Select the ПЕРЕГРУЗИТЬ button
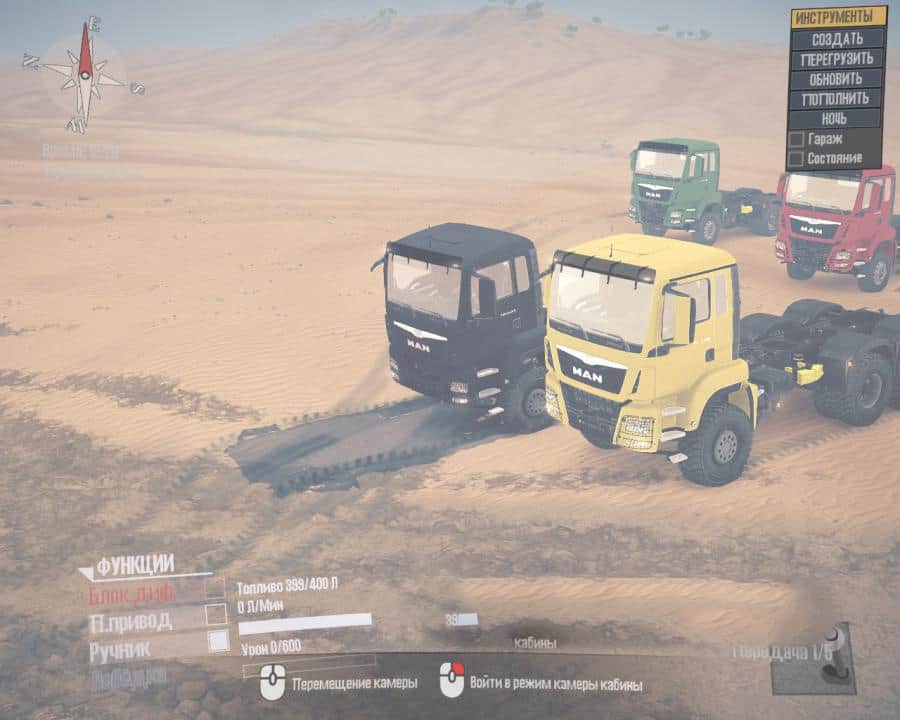Screen dimensions: 900x720 tap(837, 58)
